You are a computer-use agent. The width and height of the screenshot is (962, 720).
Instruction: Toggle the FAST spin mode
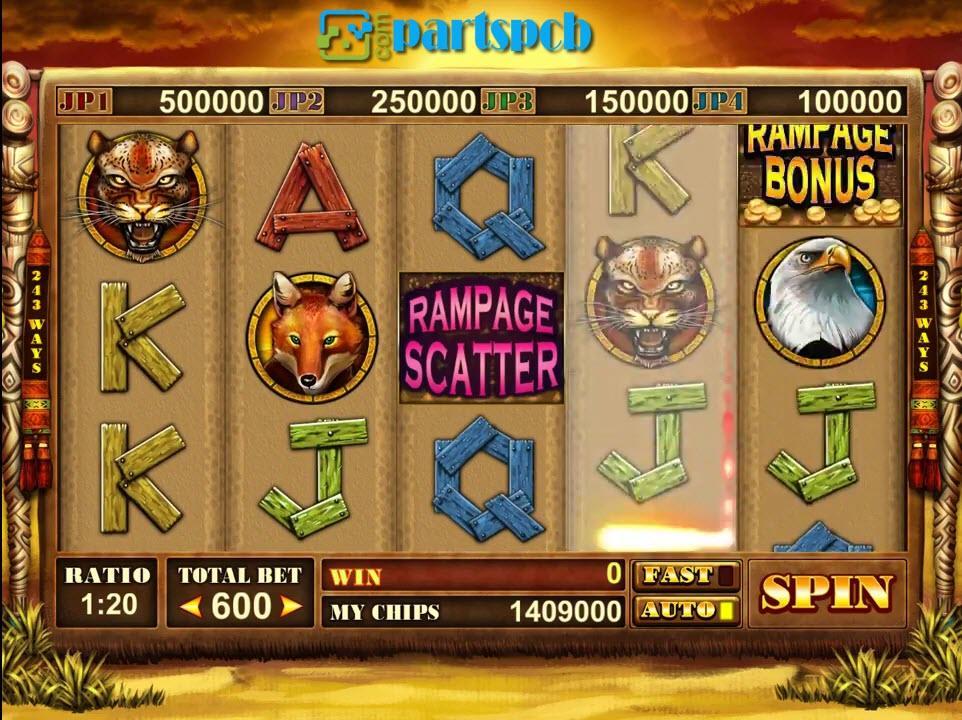(686, 575)
